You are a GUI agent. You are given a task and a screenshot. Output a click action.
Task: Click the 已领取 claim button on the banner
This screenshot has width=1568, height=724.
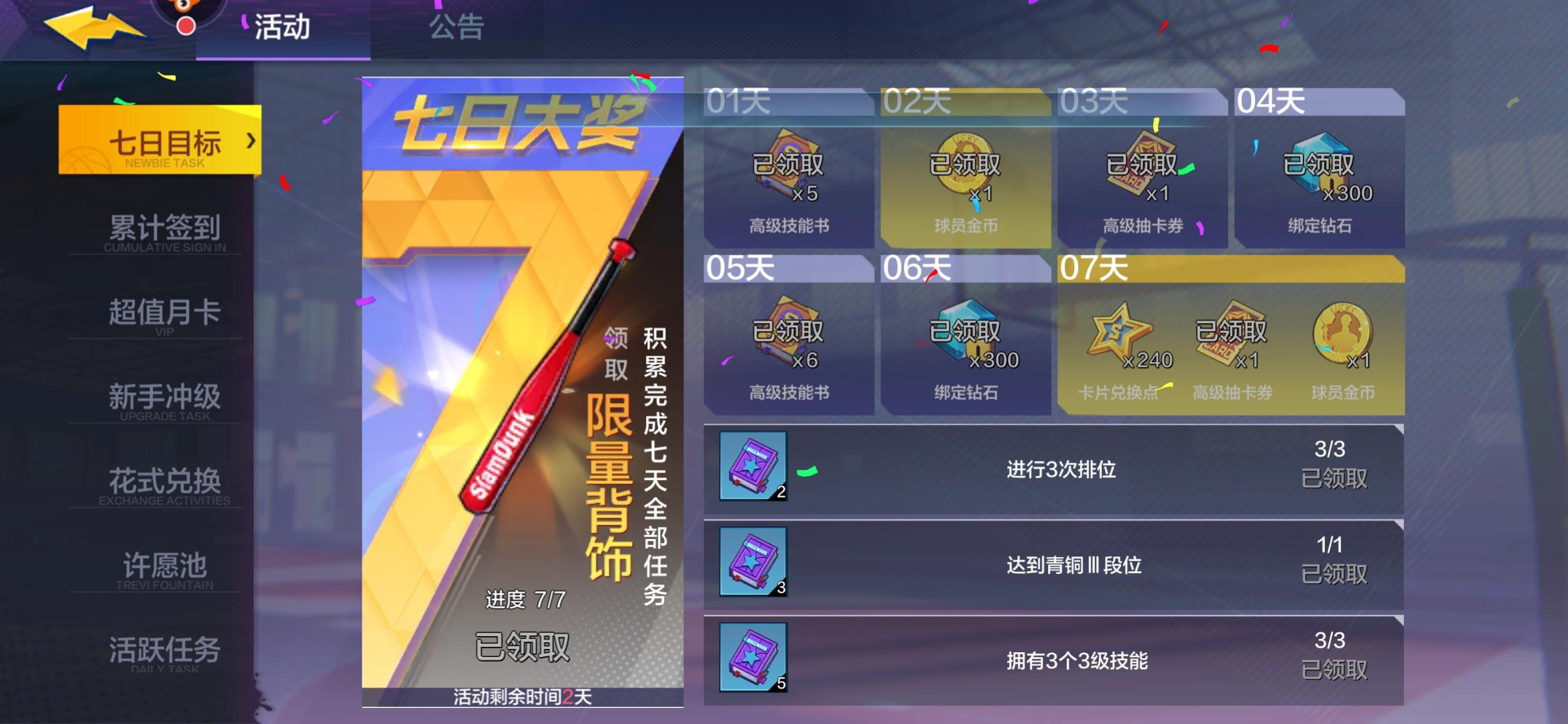[523, 647]
